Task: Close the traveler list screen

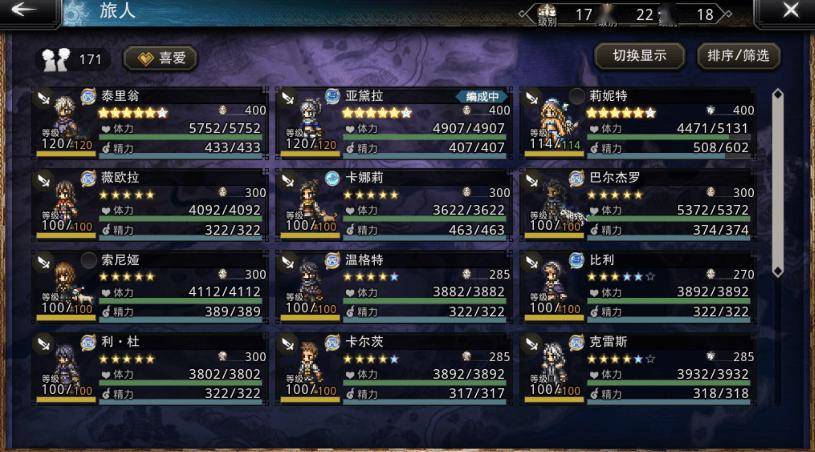Action: [x=790, y=12]
